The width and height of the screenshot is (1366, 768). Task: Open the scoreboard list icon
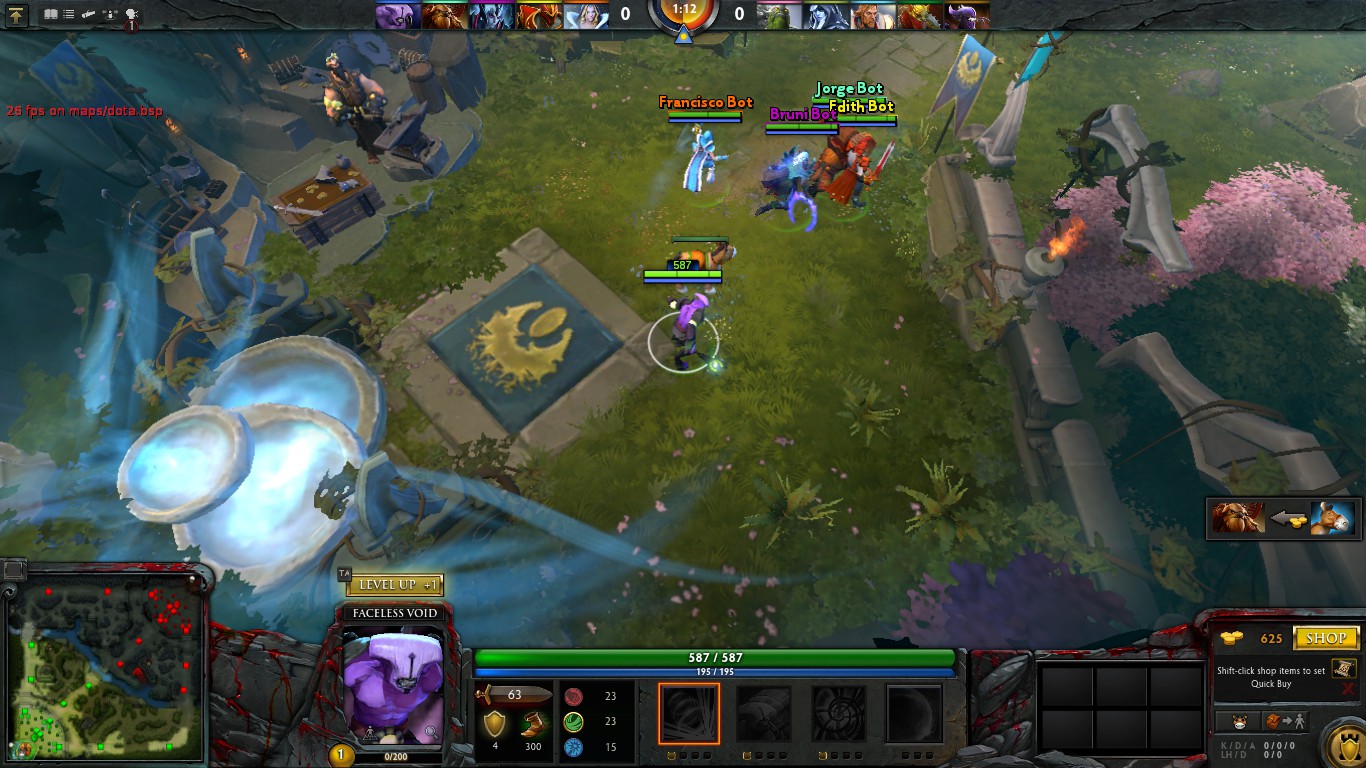[69, 15]
